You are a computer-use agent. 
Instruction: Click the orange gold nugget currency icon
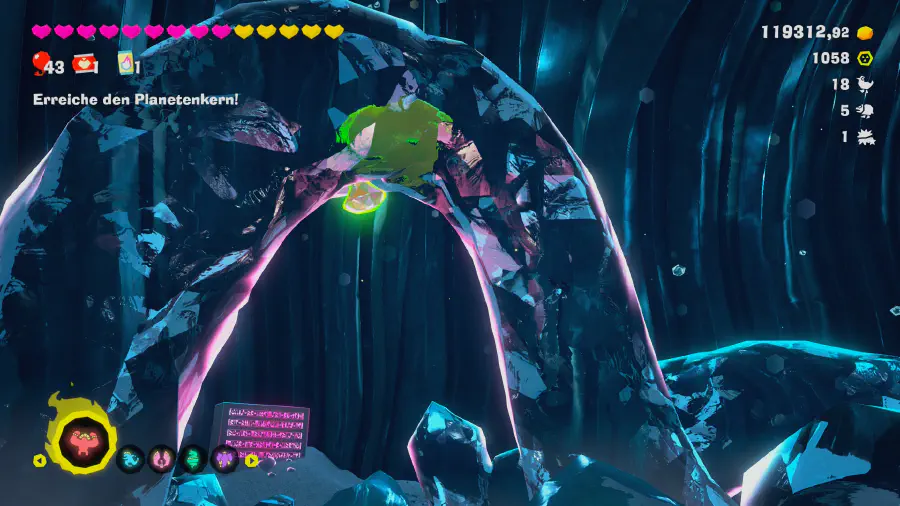click(866, 32)
